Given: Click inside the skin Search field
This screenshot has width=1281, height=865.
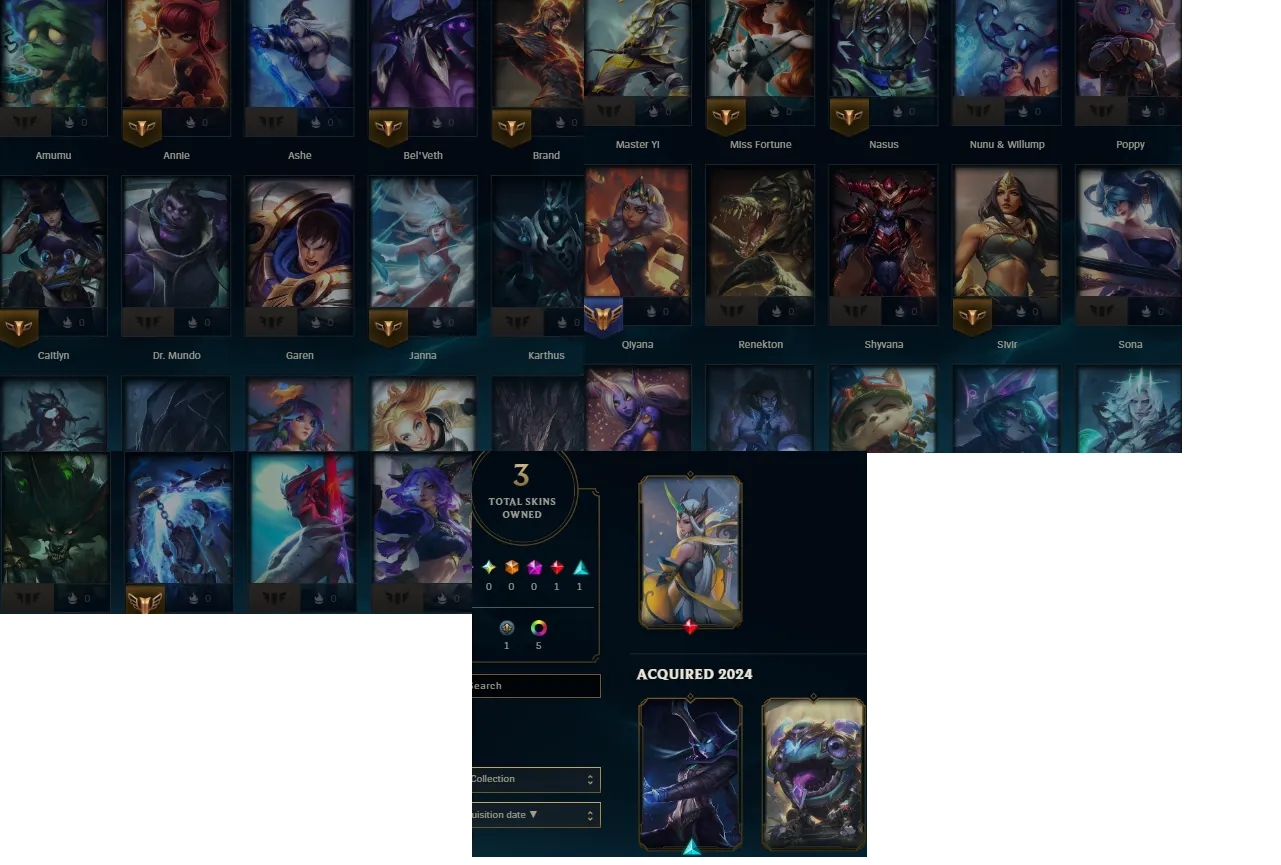Looking at the screenshot, I should coord(535,685).
